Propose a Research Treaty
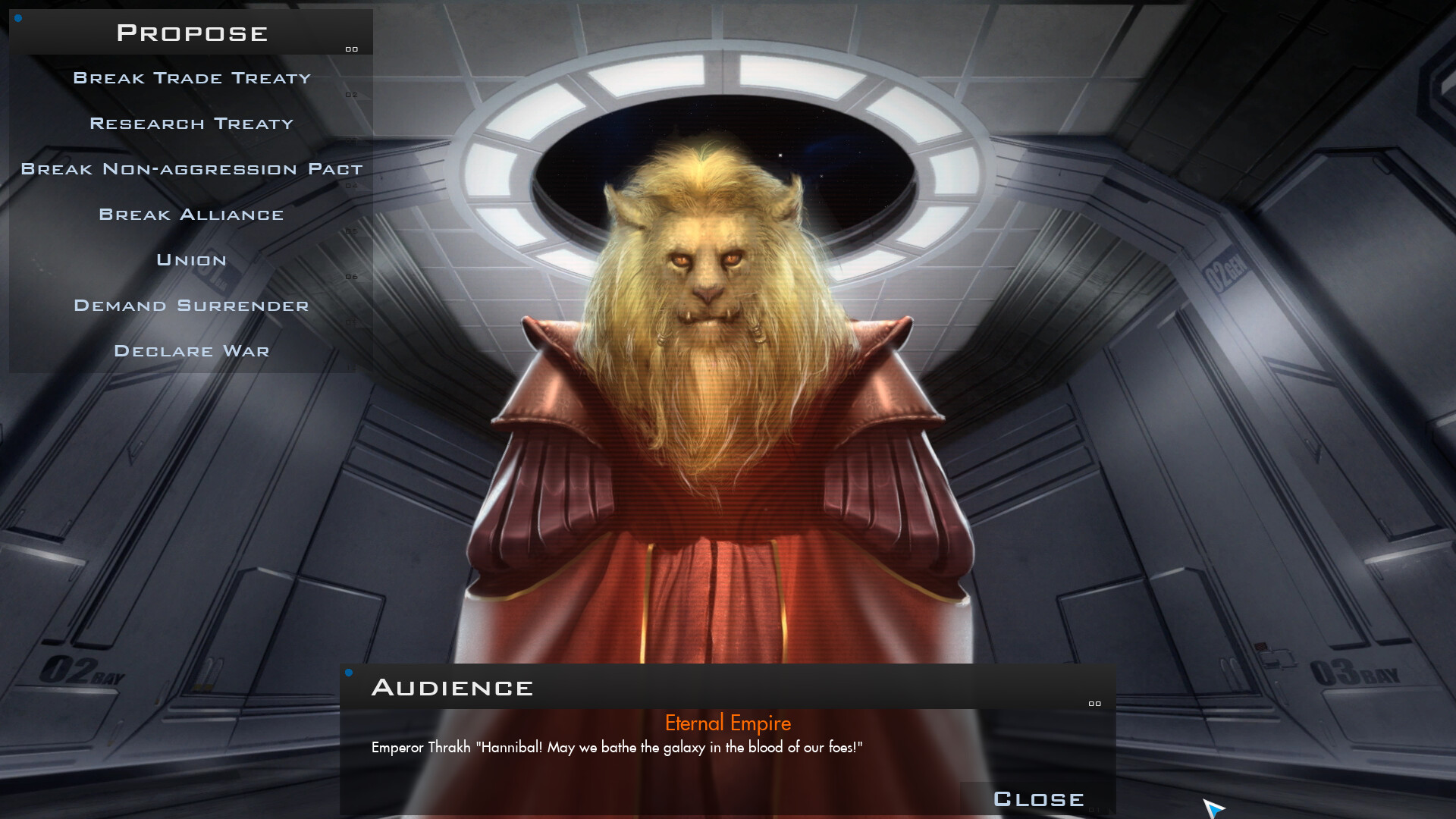 (191, 124)
